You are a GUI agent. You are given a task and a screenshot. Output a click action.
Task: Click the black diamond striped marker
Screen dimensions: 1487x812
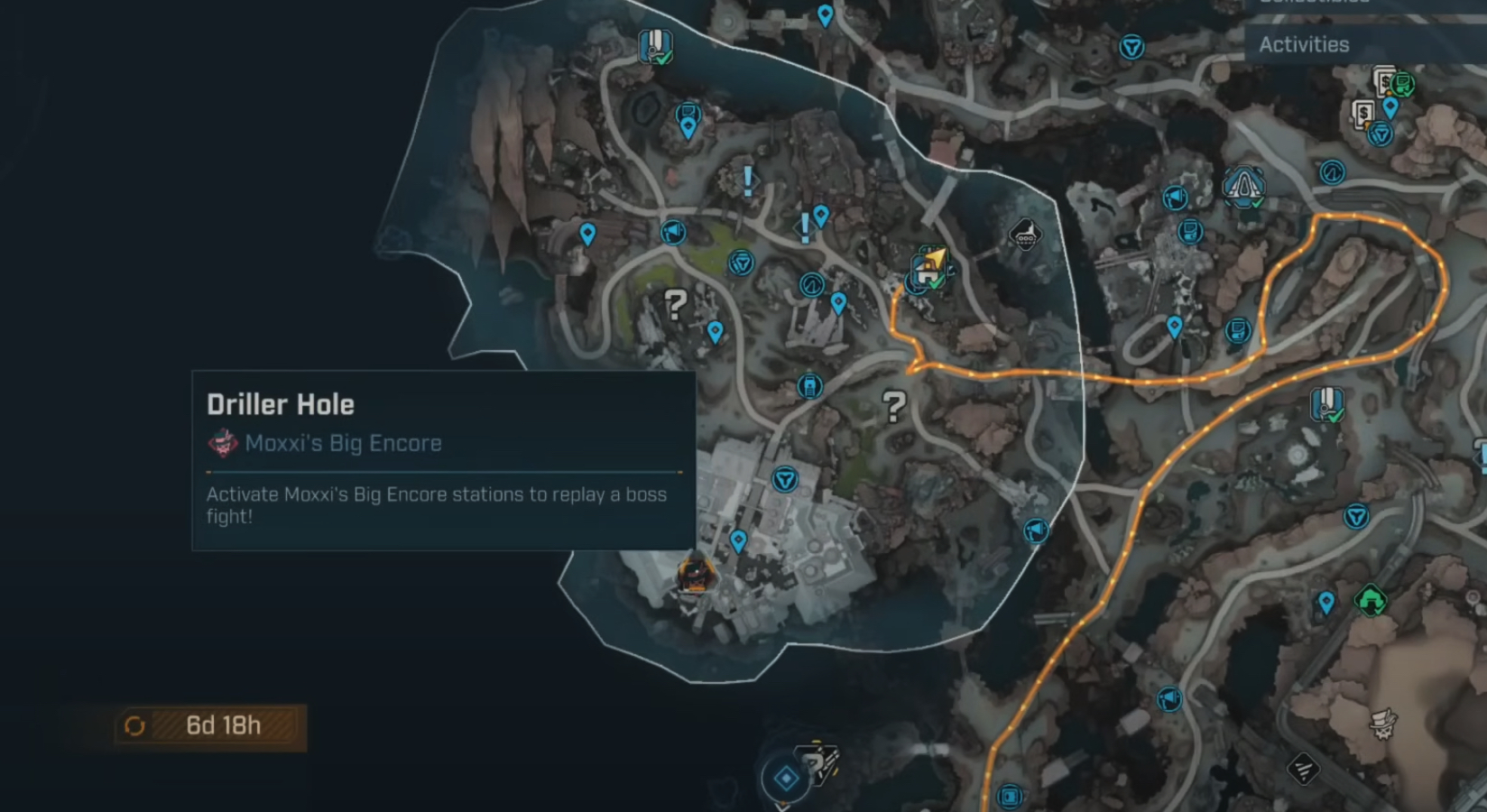1303,769
